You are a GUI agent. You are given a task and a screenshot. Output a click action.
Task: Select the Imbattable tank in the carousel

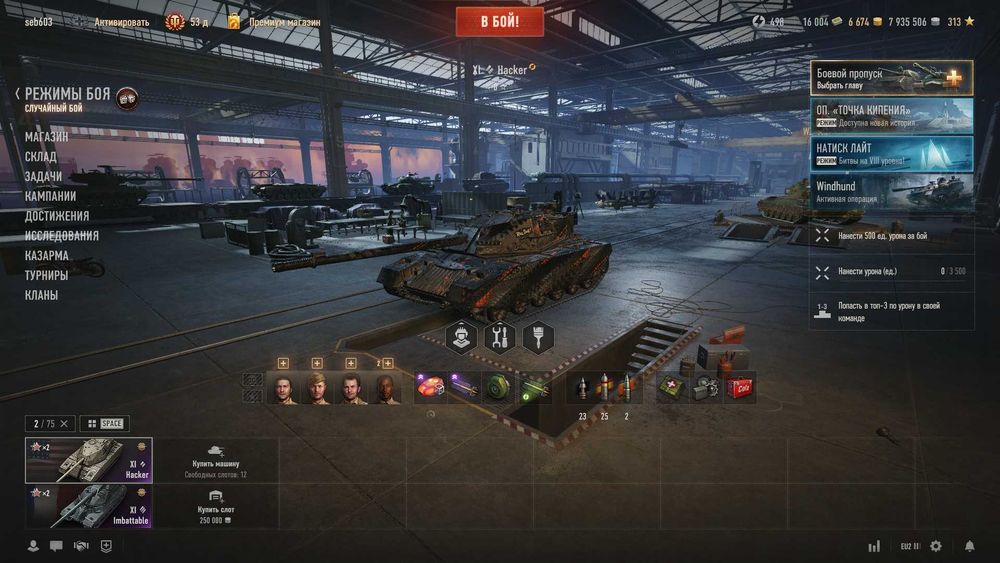89,506
